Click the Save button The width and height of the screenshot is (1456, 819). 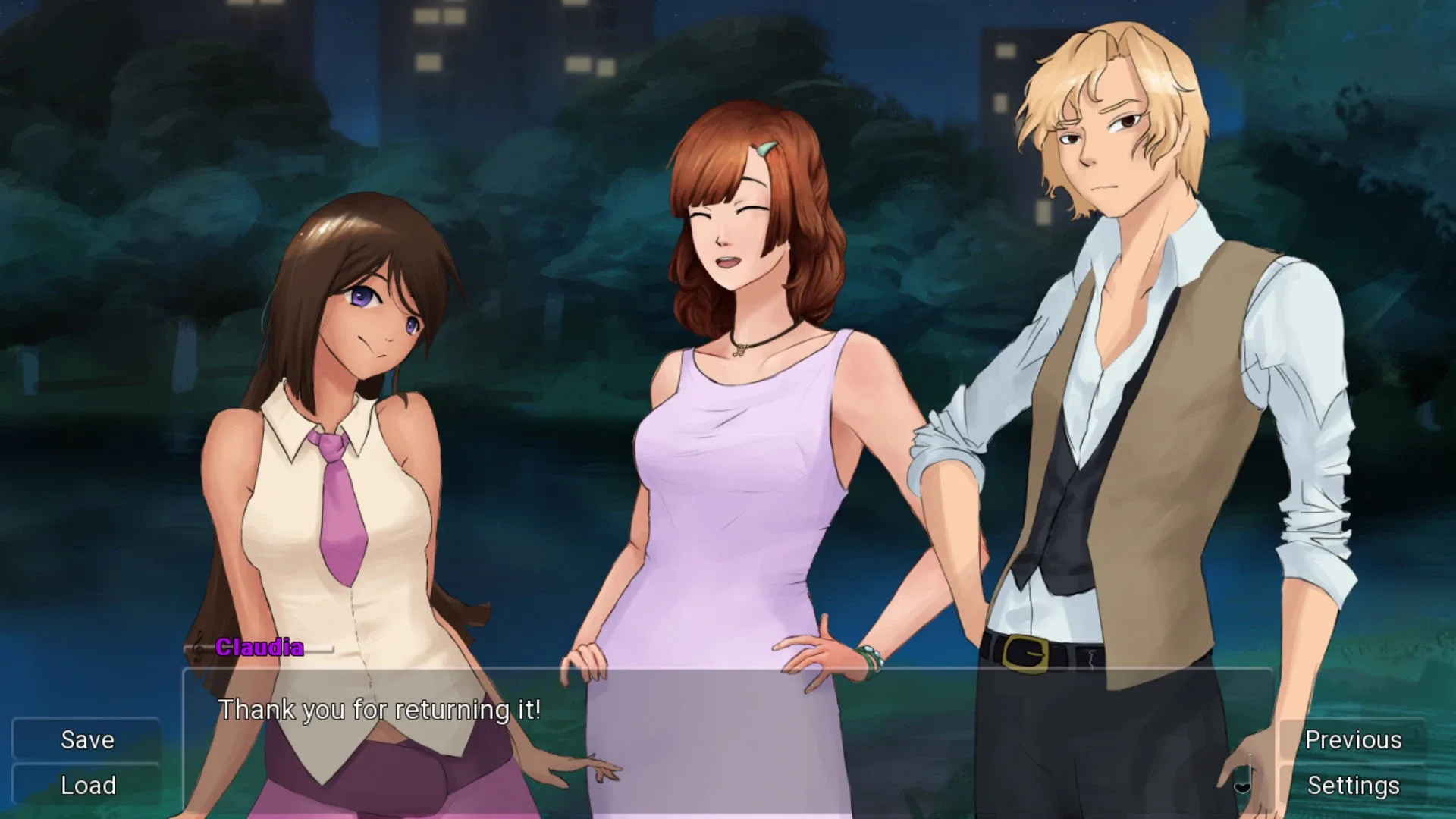click(x=86, y=739)
